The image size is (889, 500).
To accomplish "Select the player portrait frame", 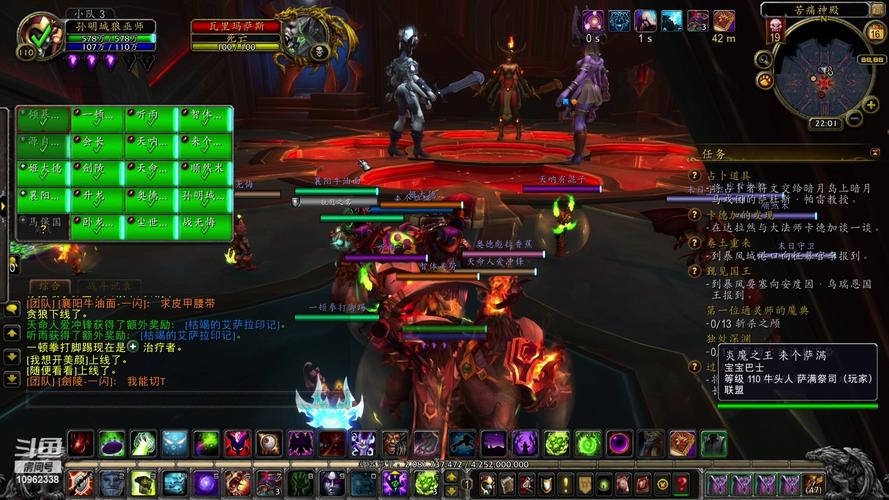I will click(x=40, y=38).
